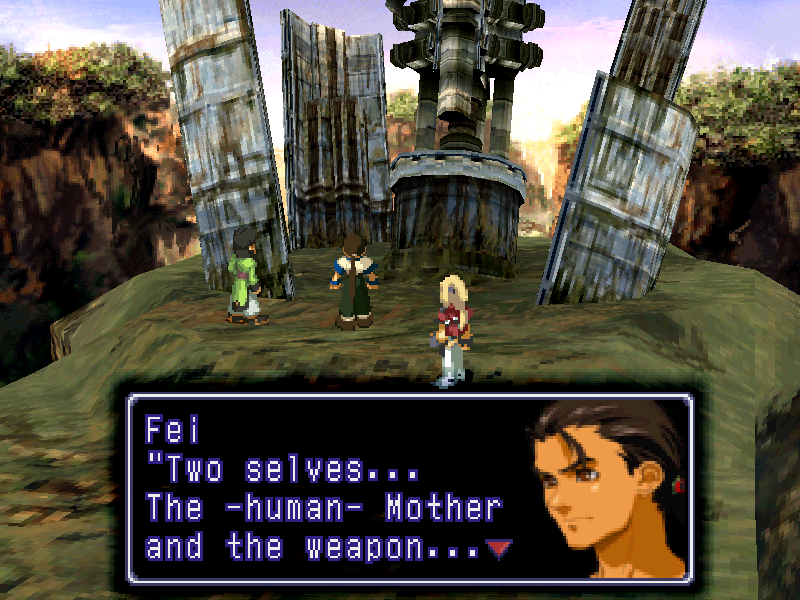Viewport: 800px width, 600px height.
Task: Advance dialogue with the red arrow
Action: [x=497, y=547]
